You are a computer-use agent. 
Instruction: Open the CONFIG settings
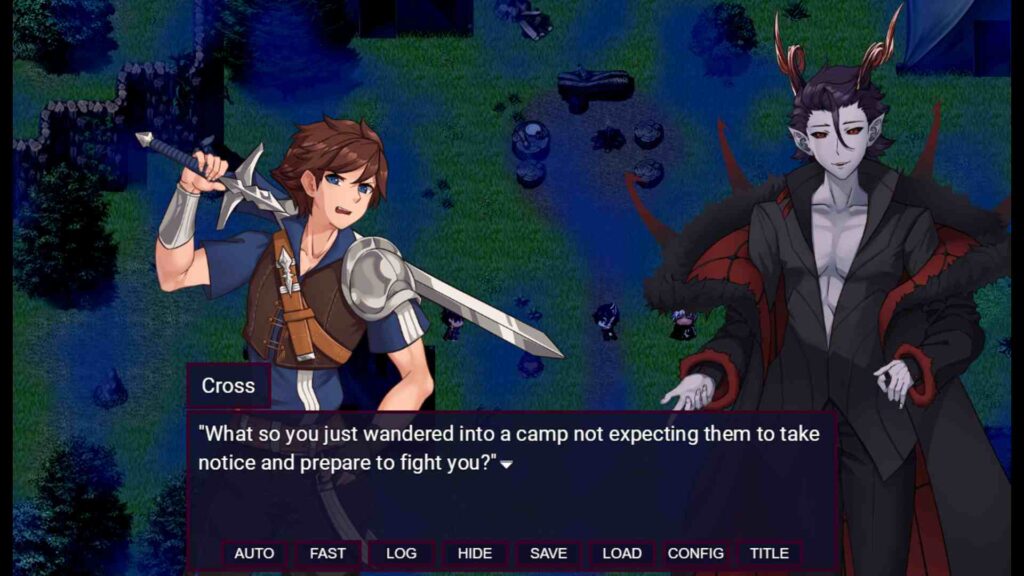point(695,553)
